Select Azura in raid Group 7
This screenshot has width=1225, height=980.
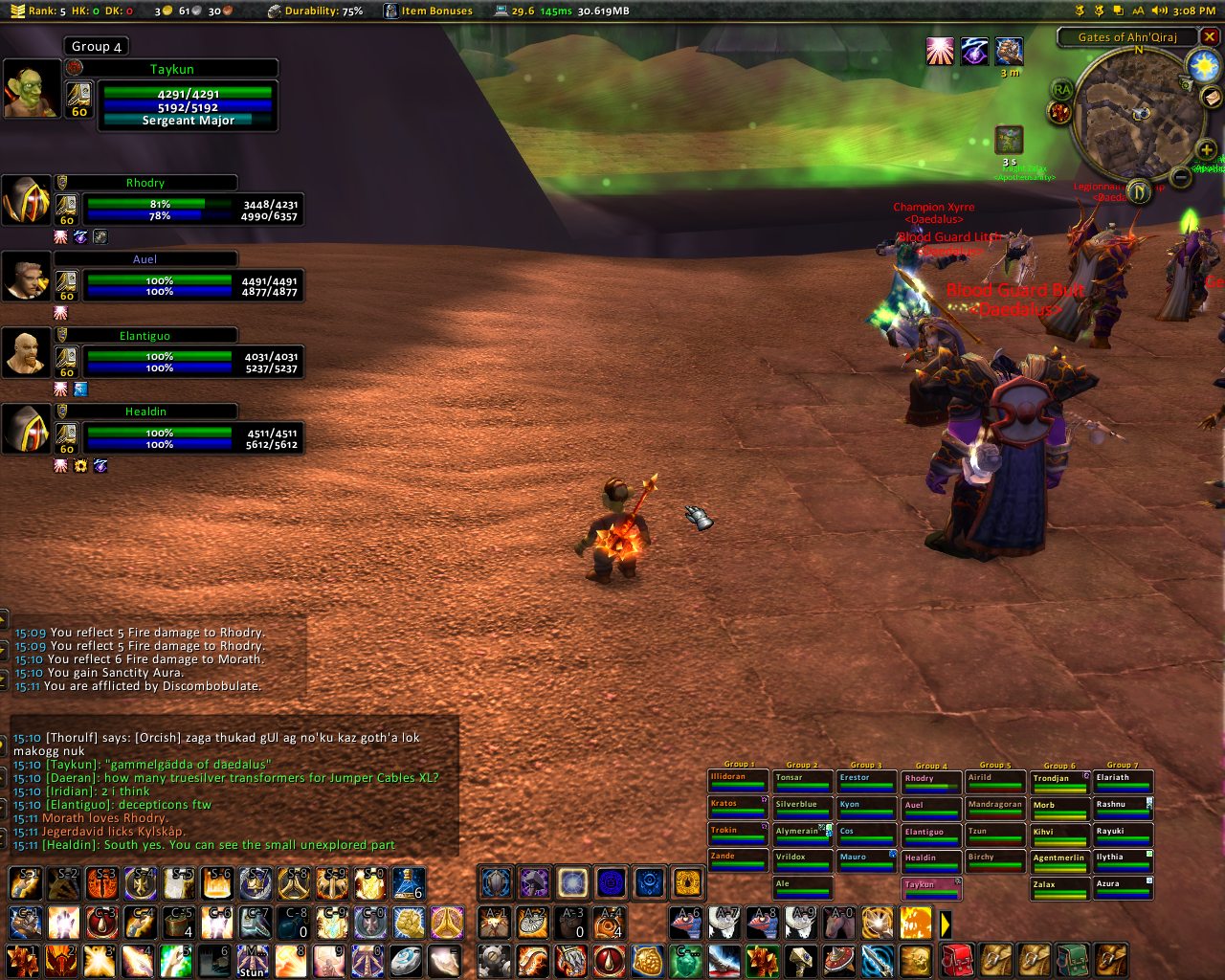[x=1124, y=888]
